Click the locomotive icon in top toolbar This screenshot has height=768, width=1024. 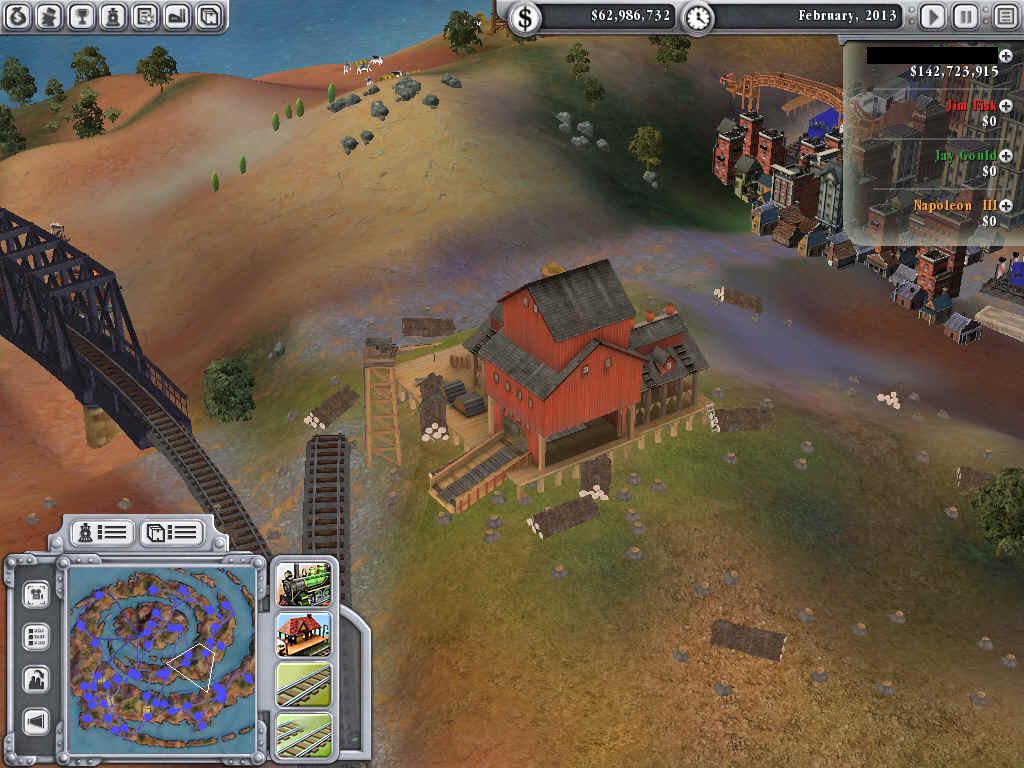click(x=113, y=16)
